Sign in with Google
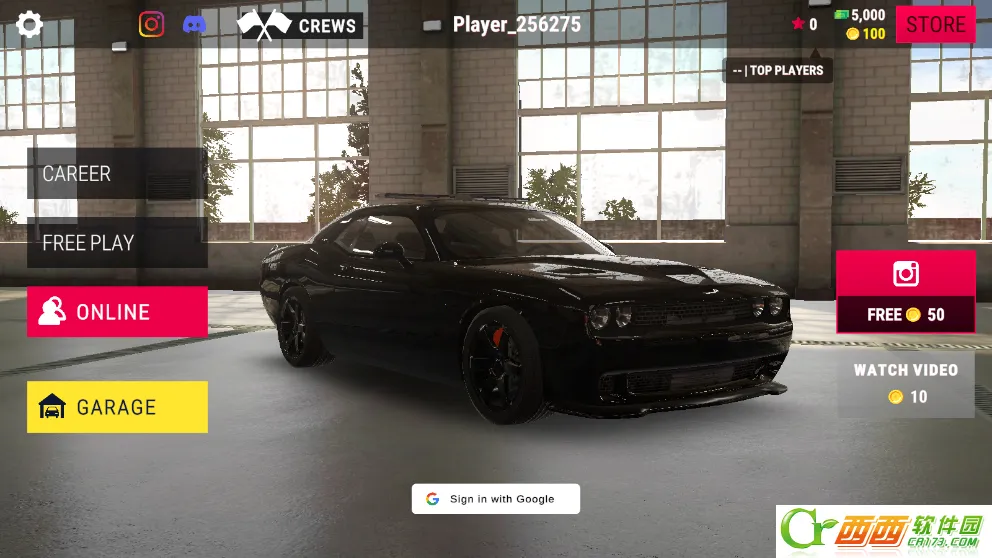Image resolution: width=992 pixels, height=558 pixels. click(495, 499)
